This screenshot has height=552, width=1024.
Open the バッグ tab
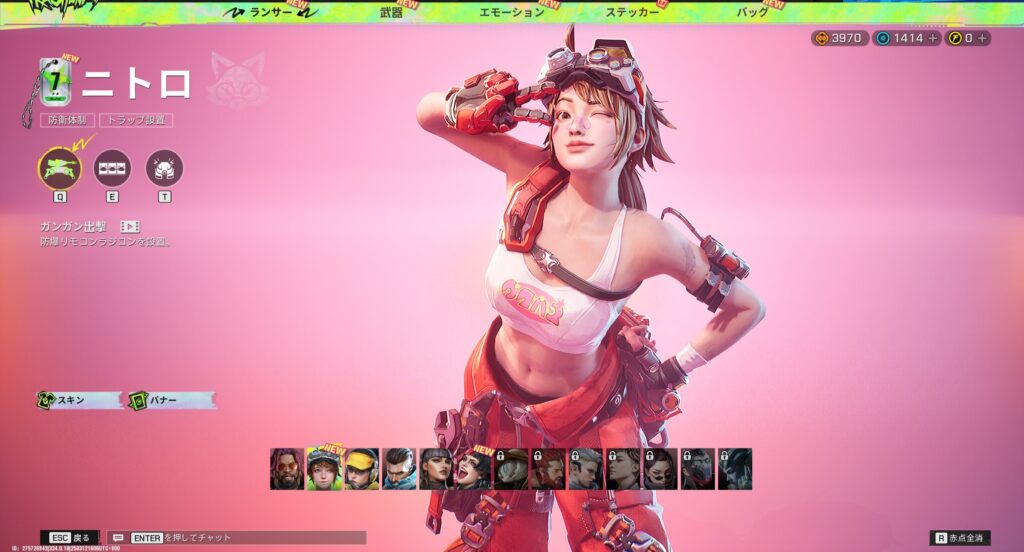752,12
